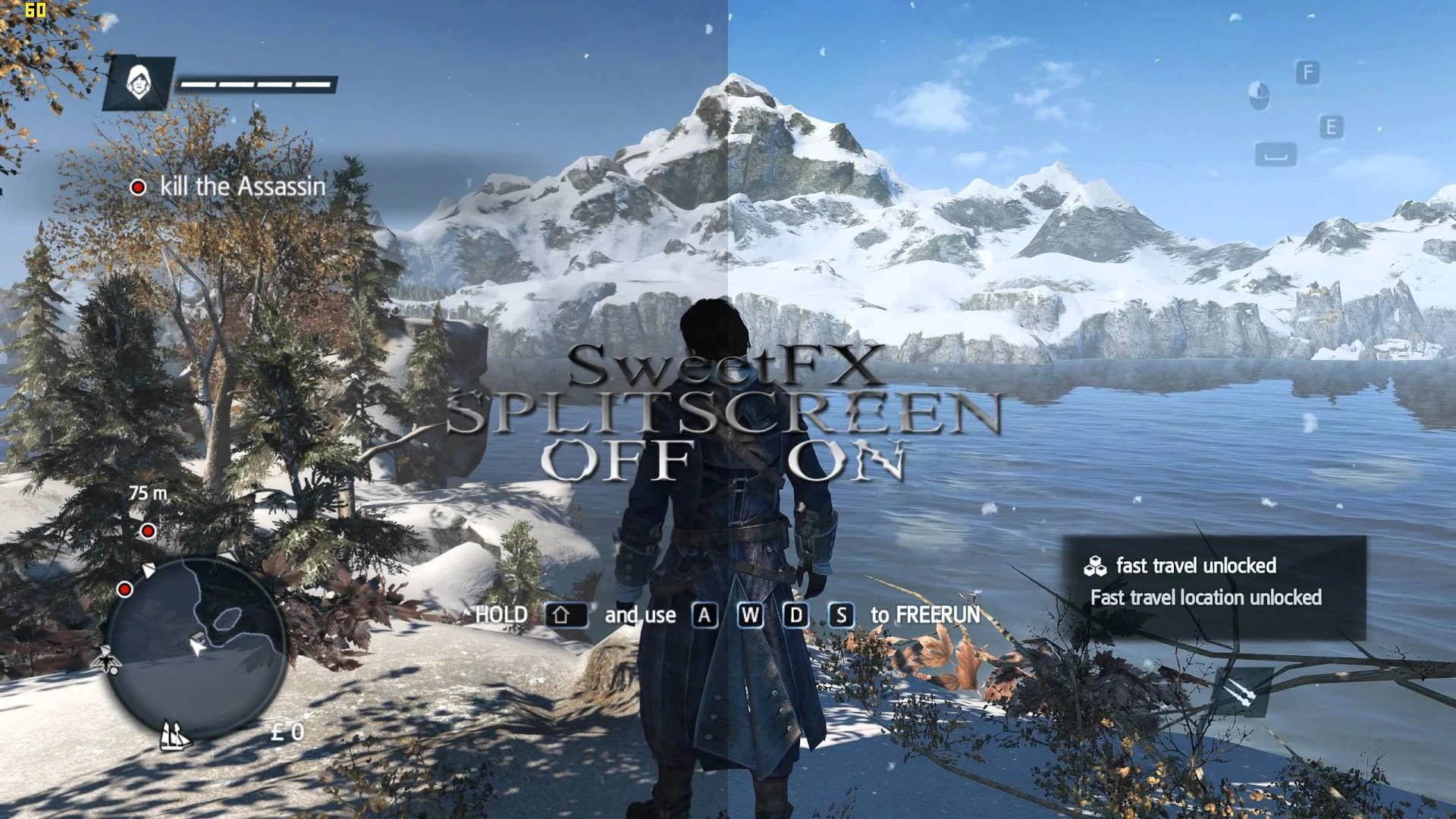Toggle the red marker beside kill the Assassin
Screen dimensions: 1456x819
139,185
